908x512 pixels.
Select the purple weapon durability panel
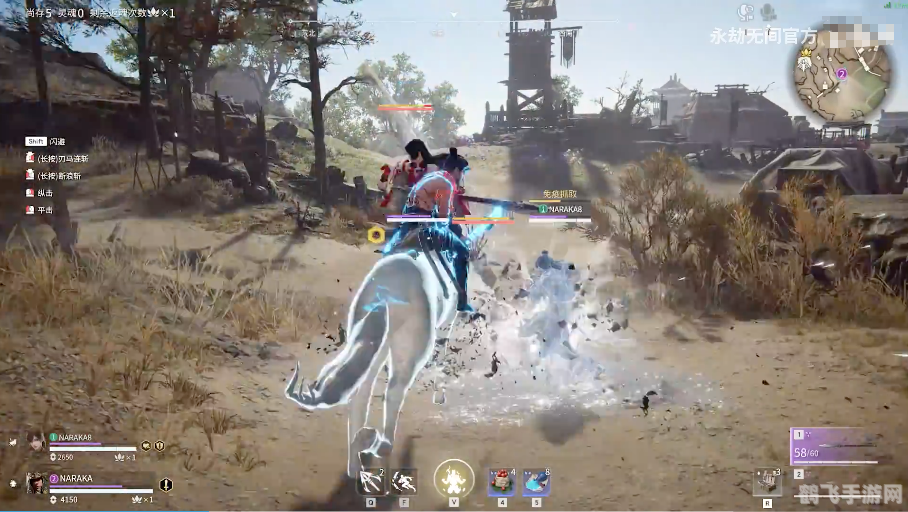[833, 447]
